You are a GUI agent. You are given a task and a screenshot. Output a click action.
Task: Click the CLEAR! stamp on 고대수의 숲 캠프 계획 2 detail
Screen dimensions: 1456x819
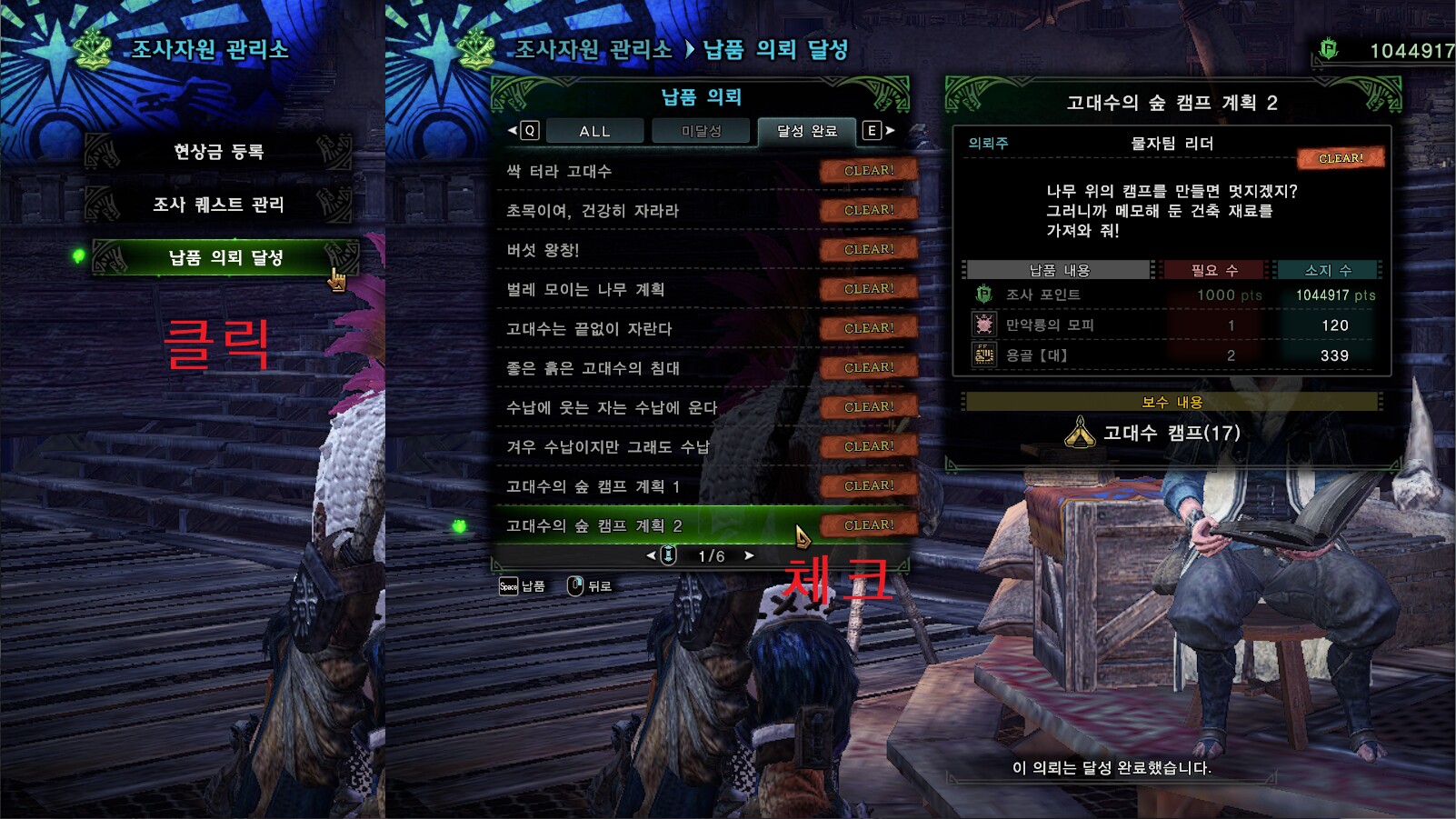1340,158
